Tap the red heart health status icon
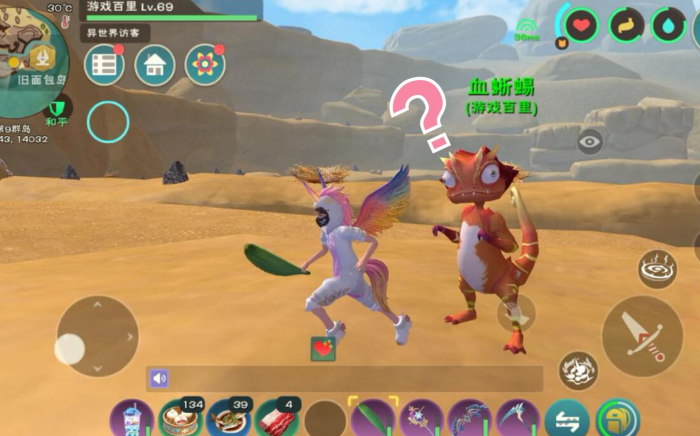This screenshot has height=436, width=700. [582, 24]
